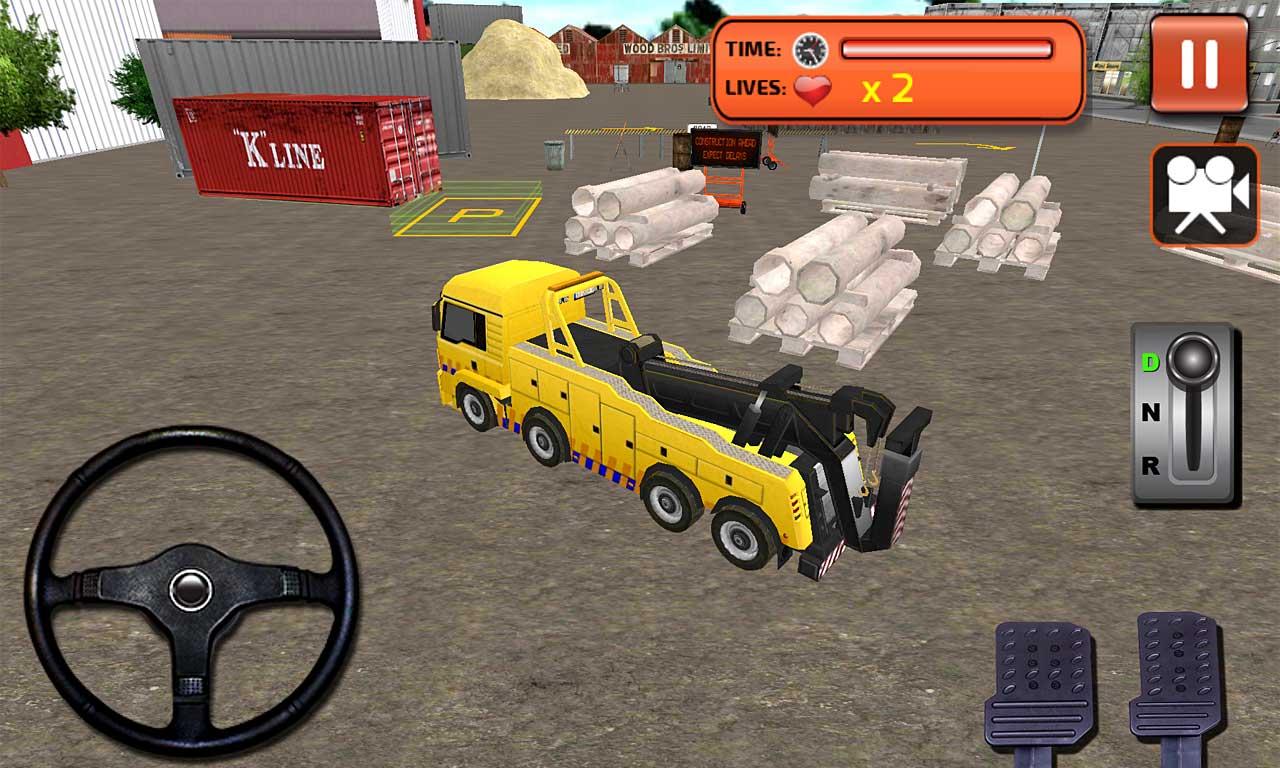Screen dimensions: 1280x768
Task: Select the N neutral gear on shifter
Action: pyautogui.click(x=1151, y=412)
